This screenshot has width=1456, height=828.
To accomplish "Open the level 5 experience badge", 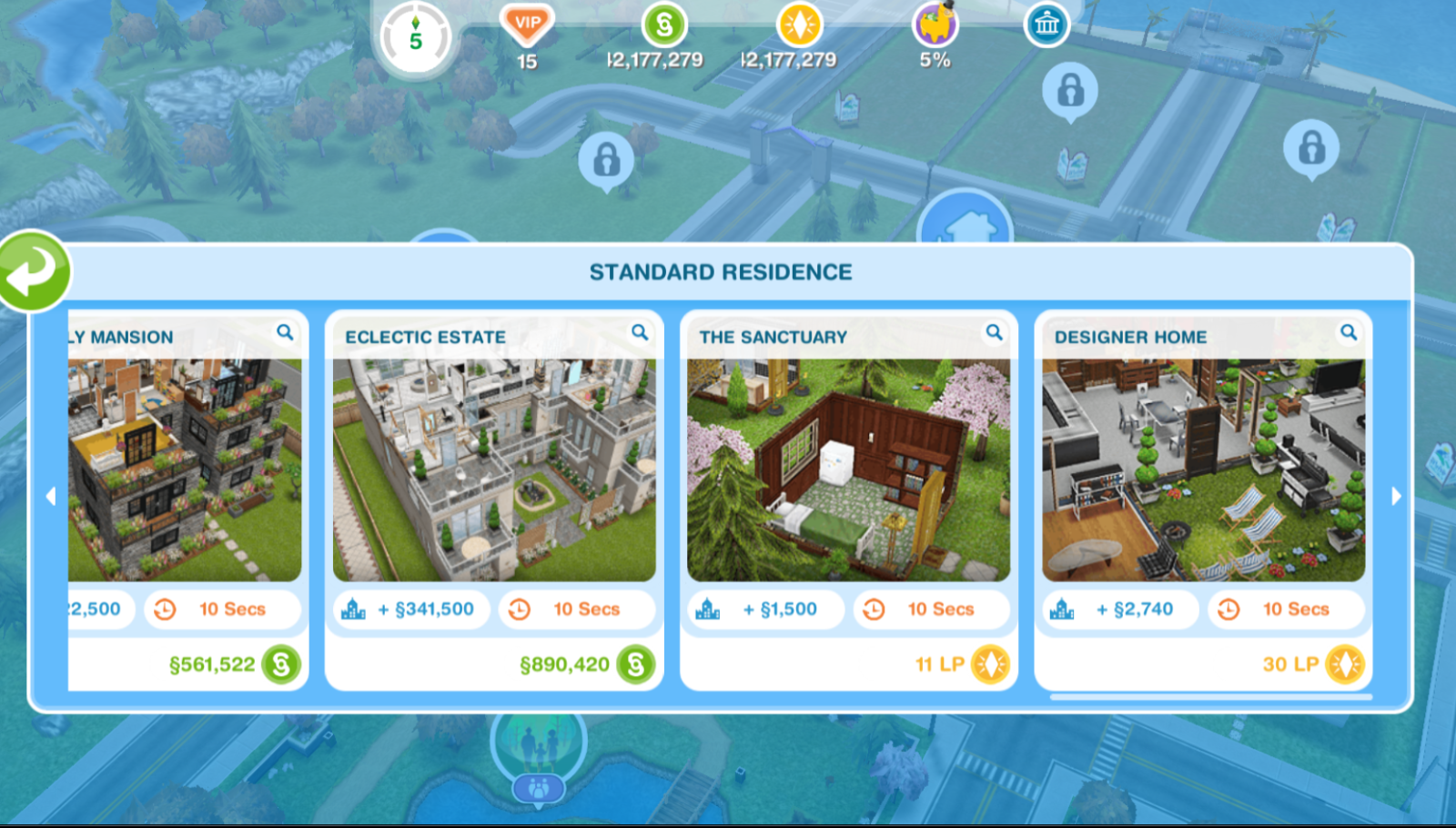I will (x=416, y=39).
